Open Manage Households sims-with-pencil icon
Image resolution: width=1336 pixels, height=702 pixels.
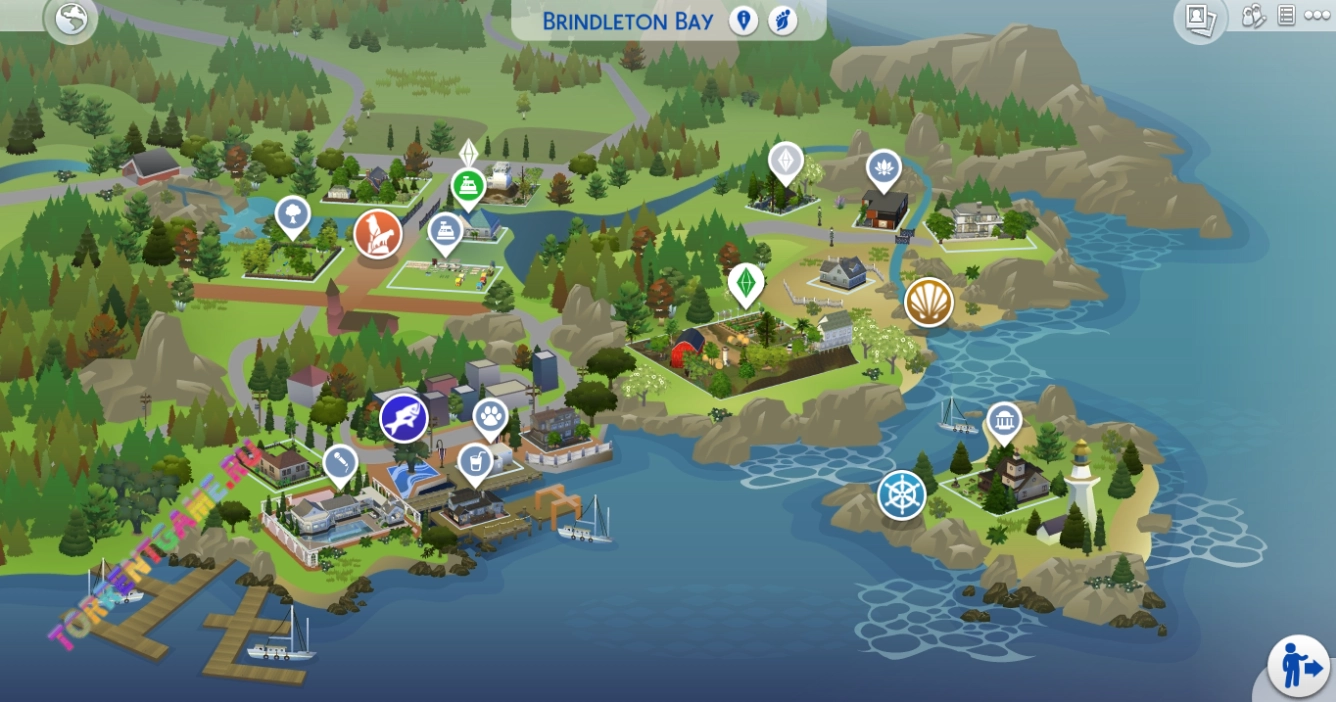(1253, 16)
